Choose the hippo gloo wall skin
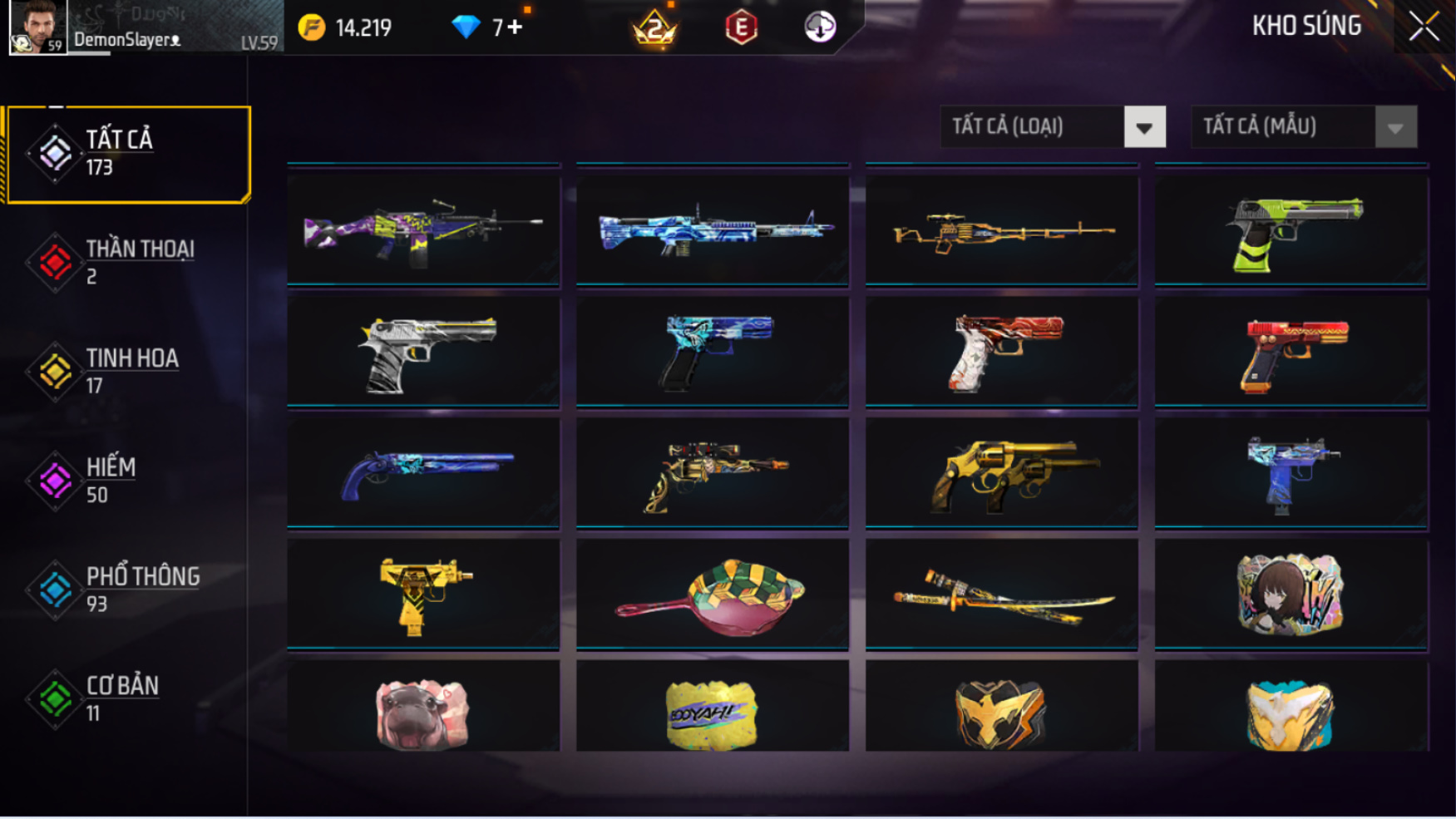 (423, 712)
